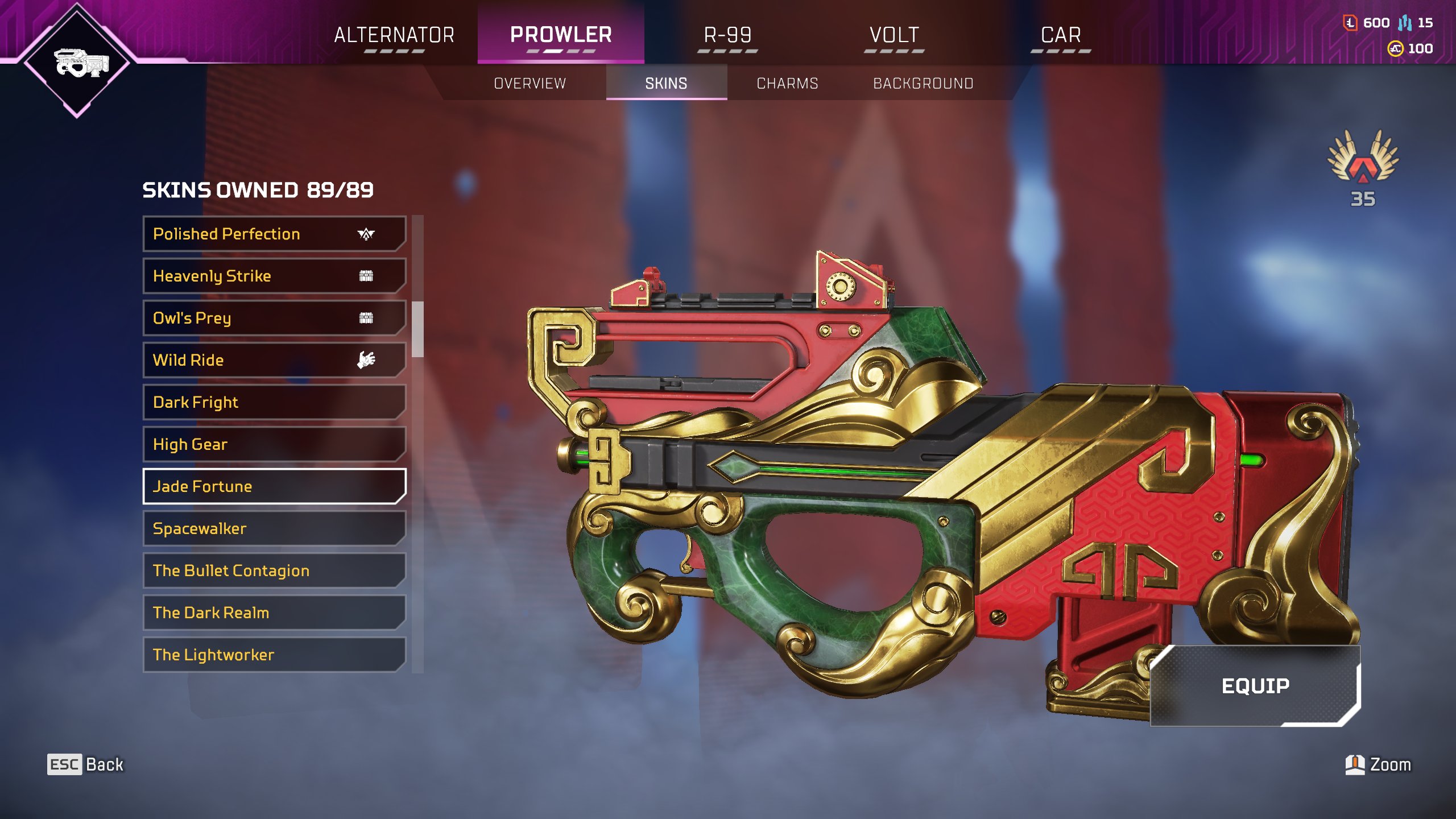Switch to the Alternator weapon tab
Screen dimensions: 1456x819
click(x=394, y=35)
